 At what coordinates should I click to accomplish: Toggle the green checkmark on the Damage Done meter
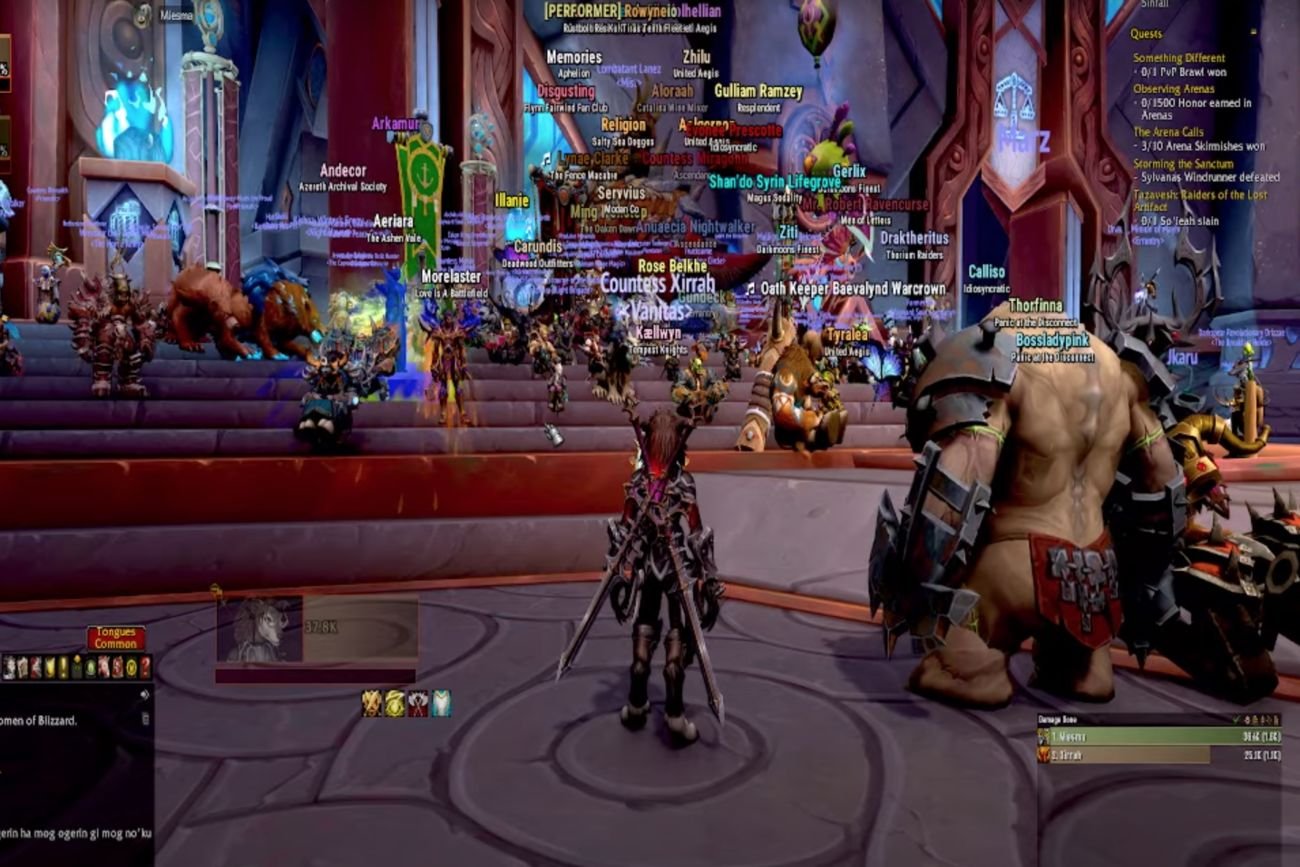(1237, 719)
